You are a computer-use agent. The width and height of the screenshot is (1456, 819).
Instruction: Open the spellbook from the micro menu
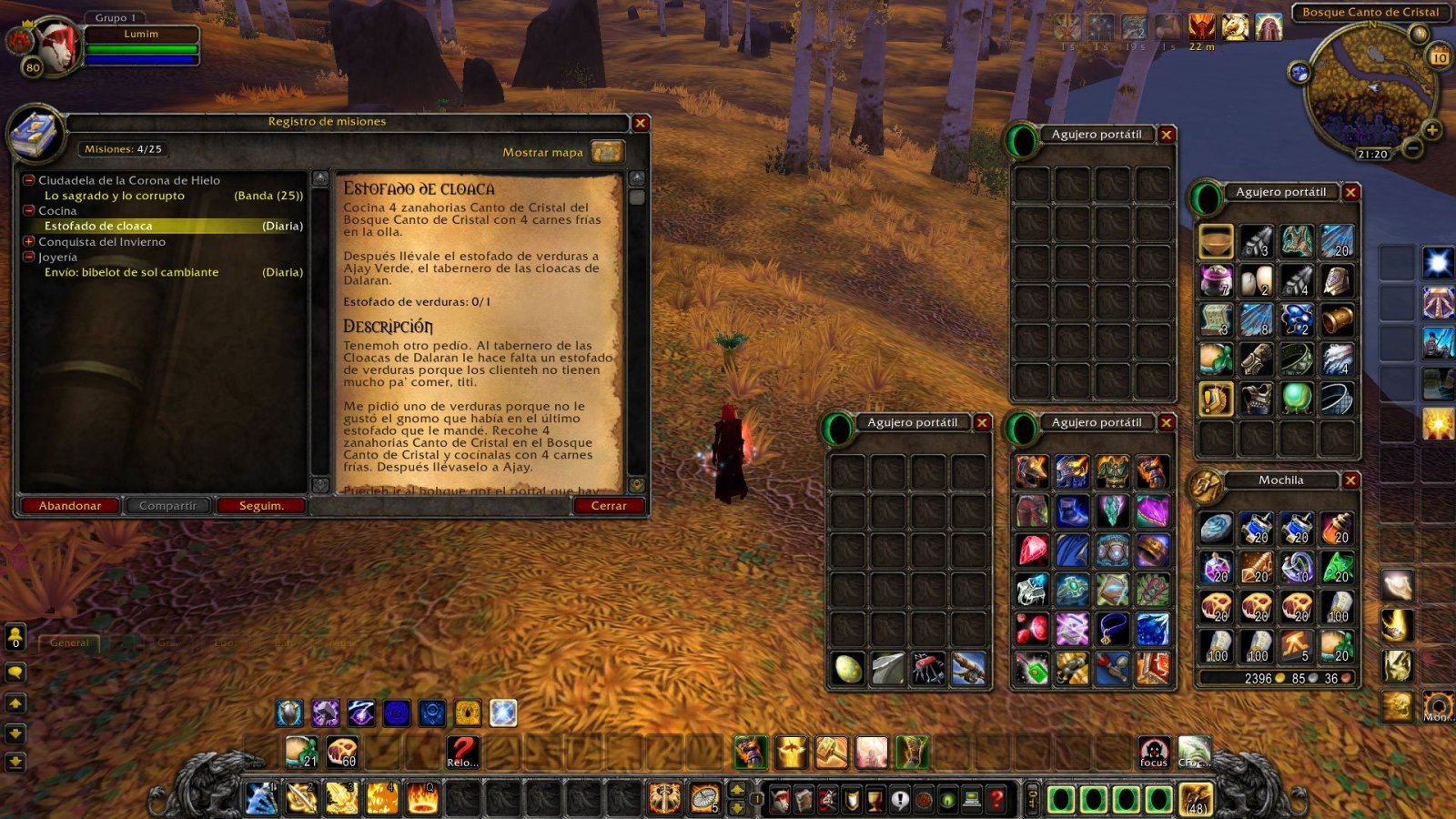pyautogui.click(x=804, y=799)
